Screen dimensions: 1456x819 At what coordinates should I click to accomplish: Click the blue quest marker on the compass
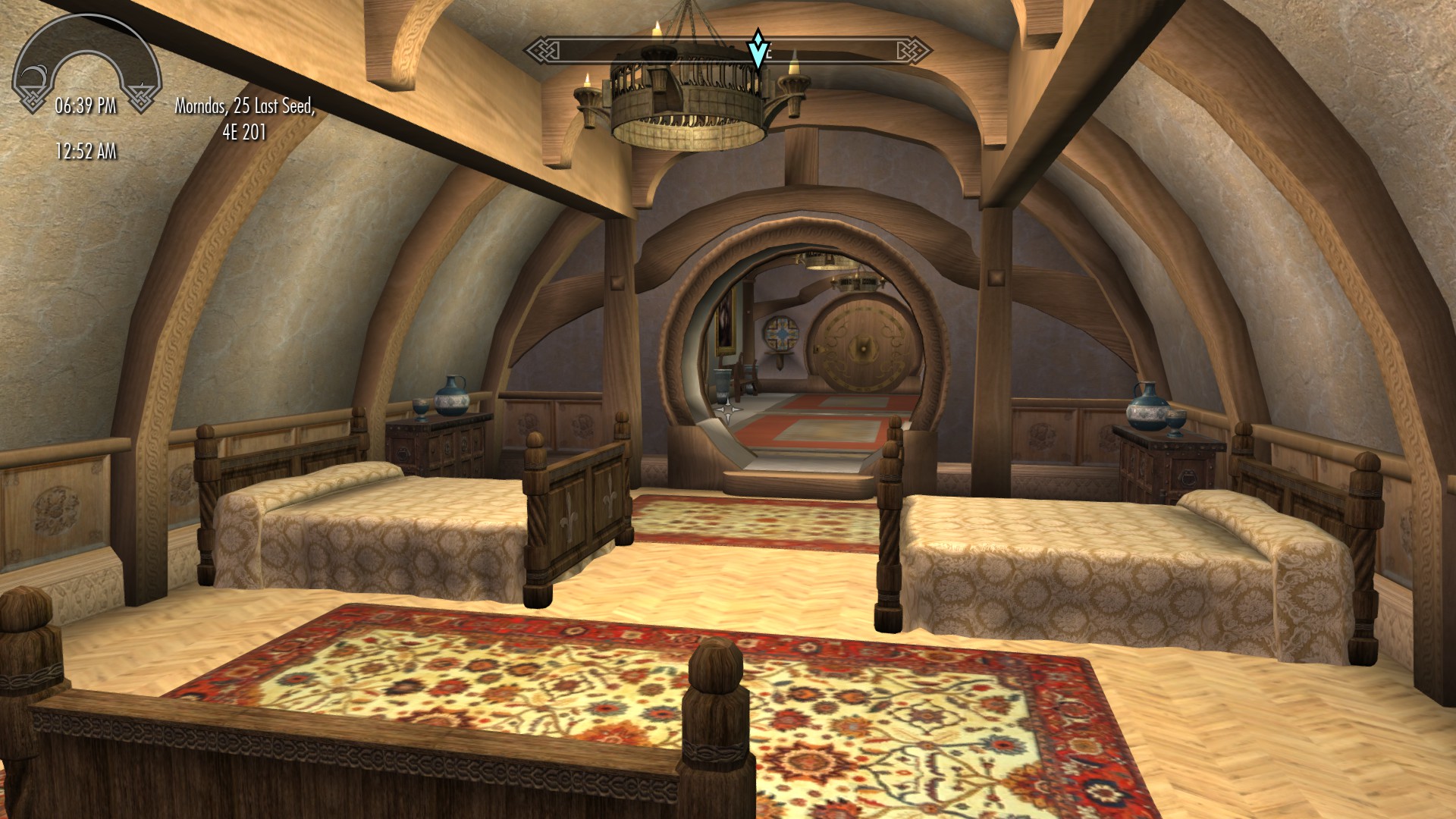tap(757, 49)
